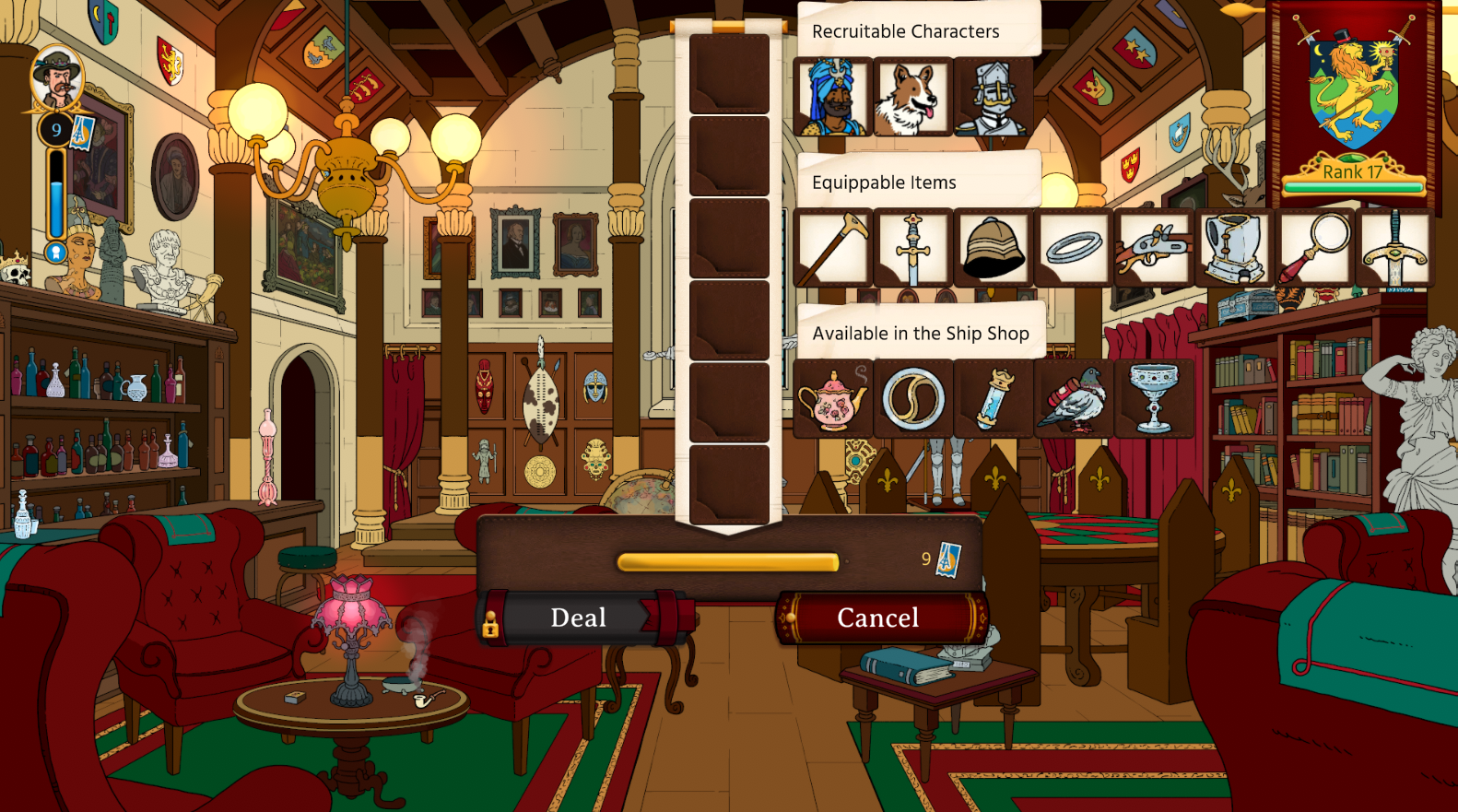Select the green-jeweled sword item

coord(1393,248)
